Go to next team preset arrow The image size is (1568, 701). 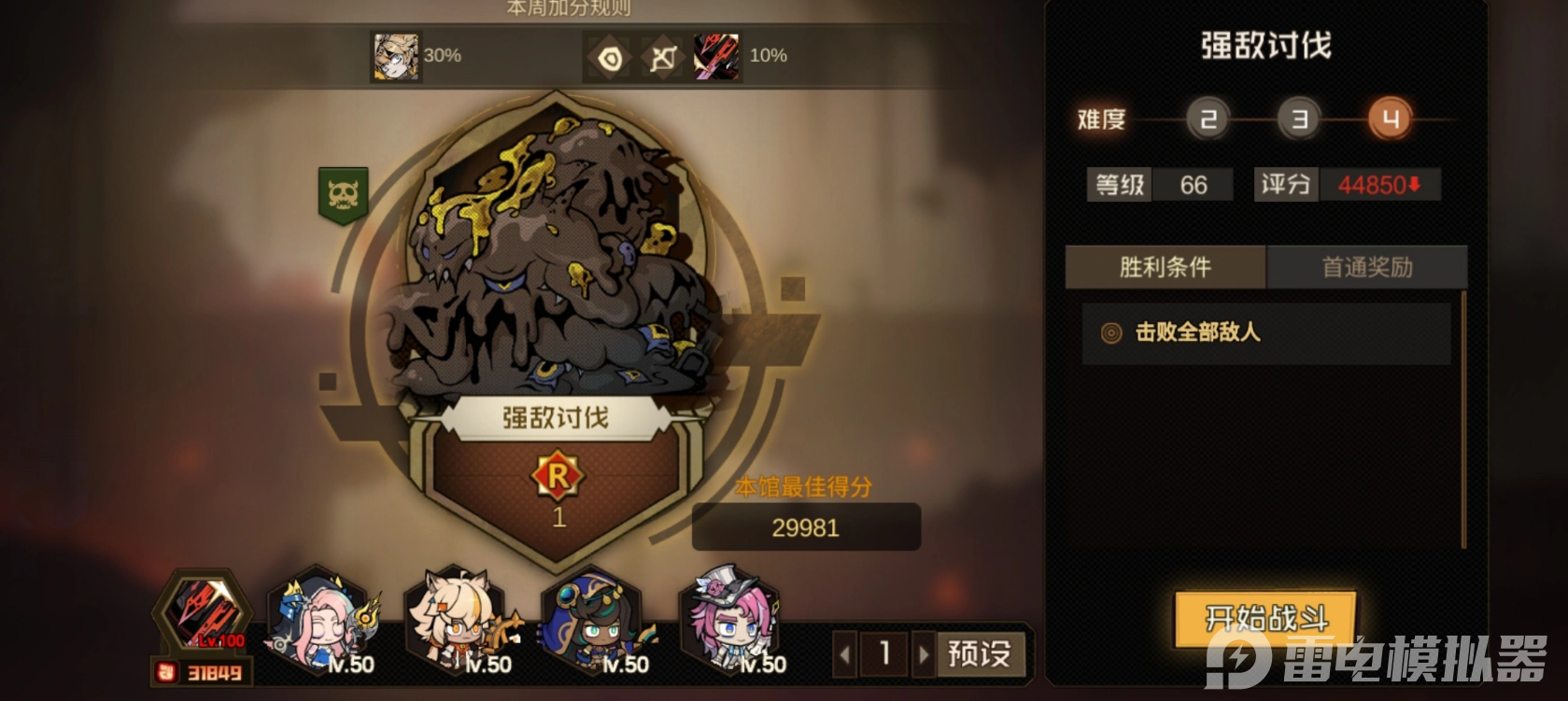tap(924, 654)
